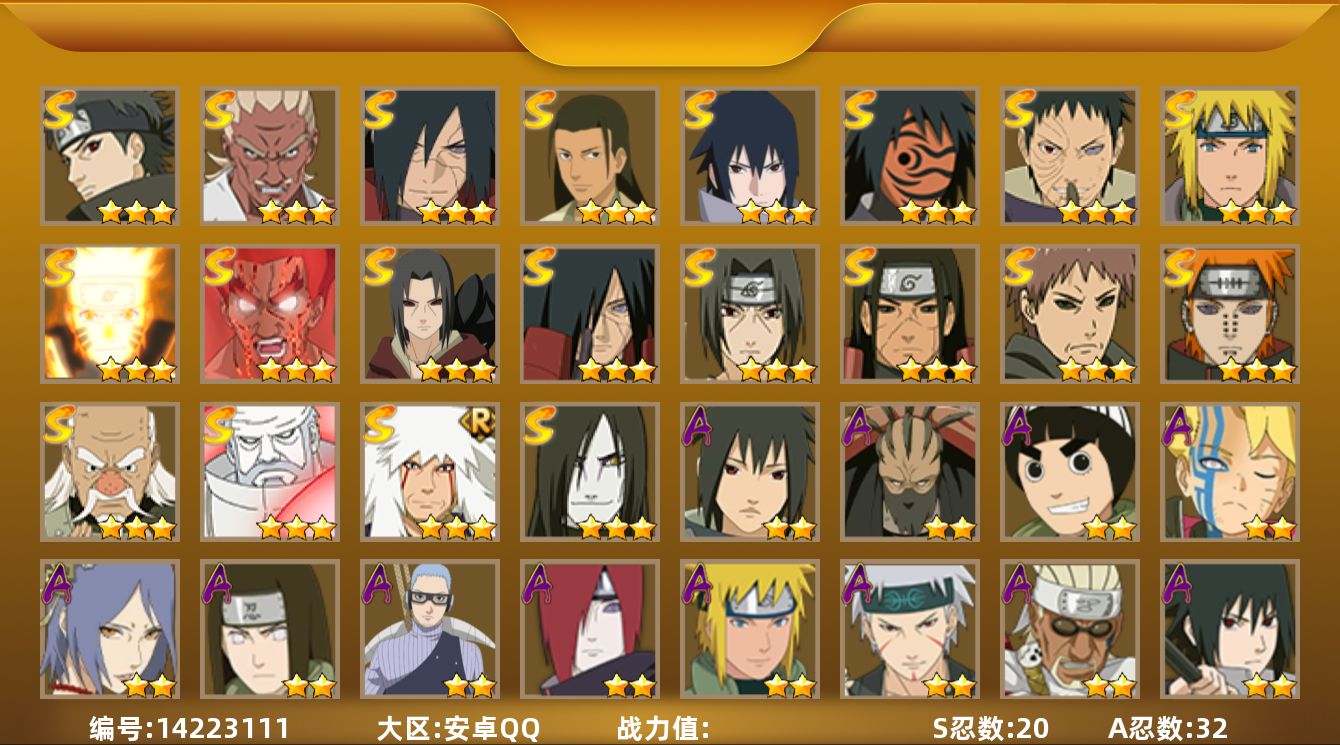Pick the masked Kakuzu portrait
1340x745 pixels.
pyautogui.click(x=909, y=472)
